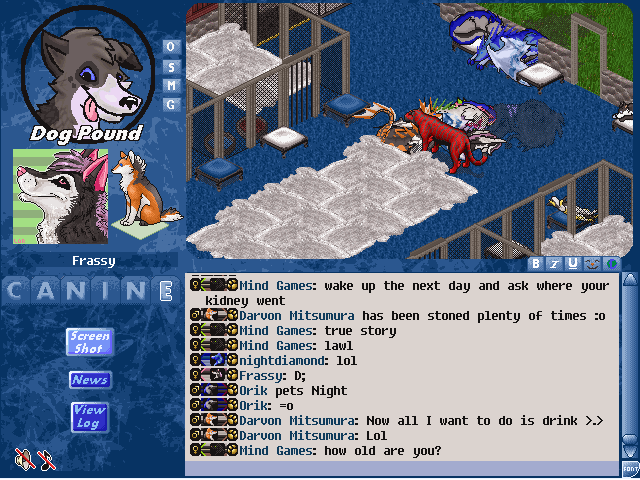Take a screenshot with the Screen Shot button
The width and height of the screenshot is (640, 480).
coord(89,341)
